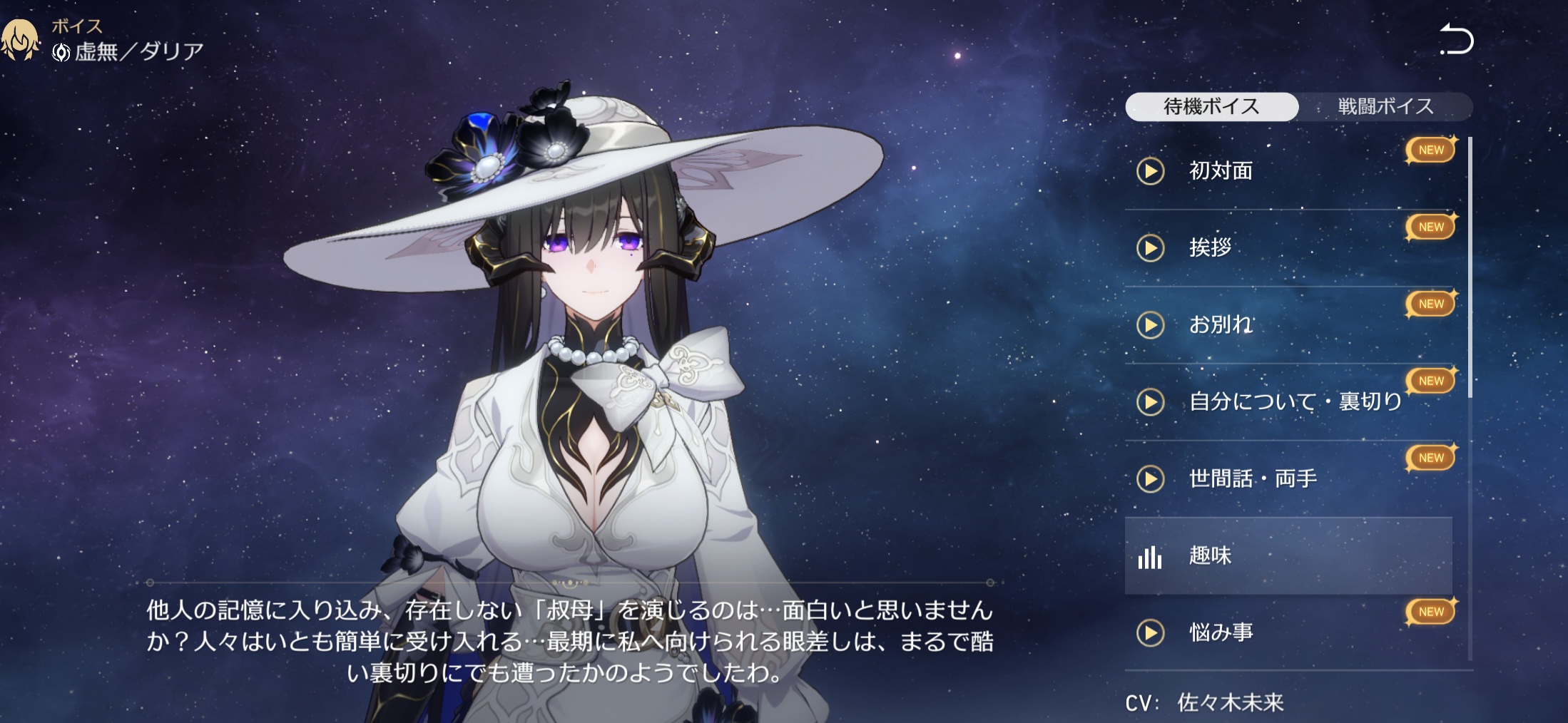Play the 世間話・両手 voice line
Viewport: 1568px width, 723px height.
(x=1150, y=479)
